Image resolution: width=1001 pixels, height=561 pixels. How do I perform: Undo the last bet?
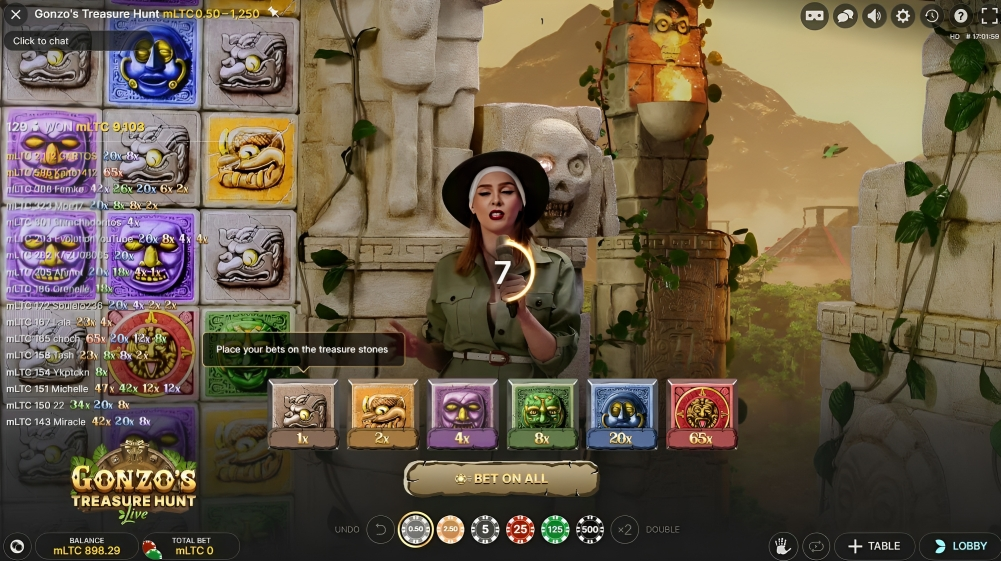(379, 529)
